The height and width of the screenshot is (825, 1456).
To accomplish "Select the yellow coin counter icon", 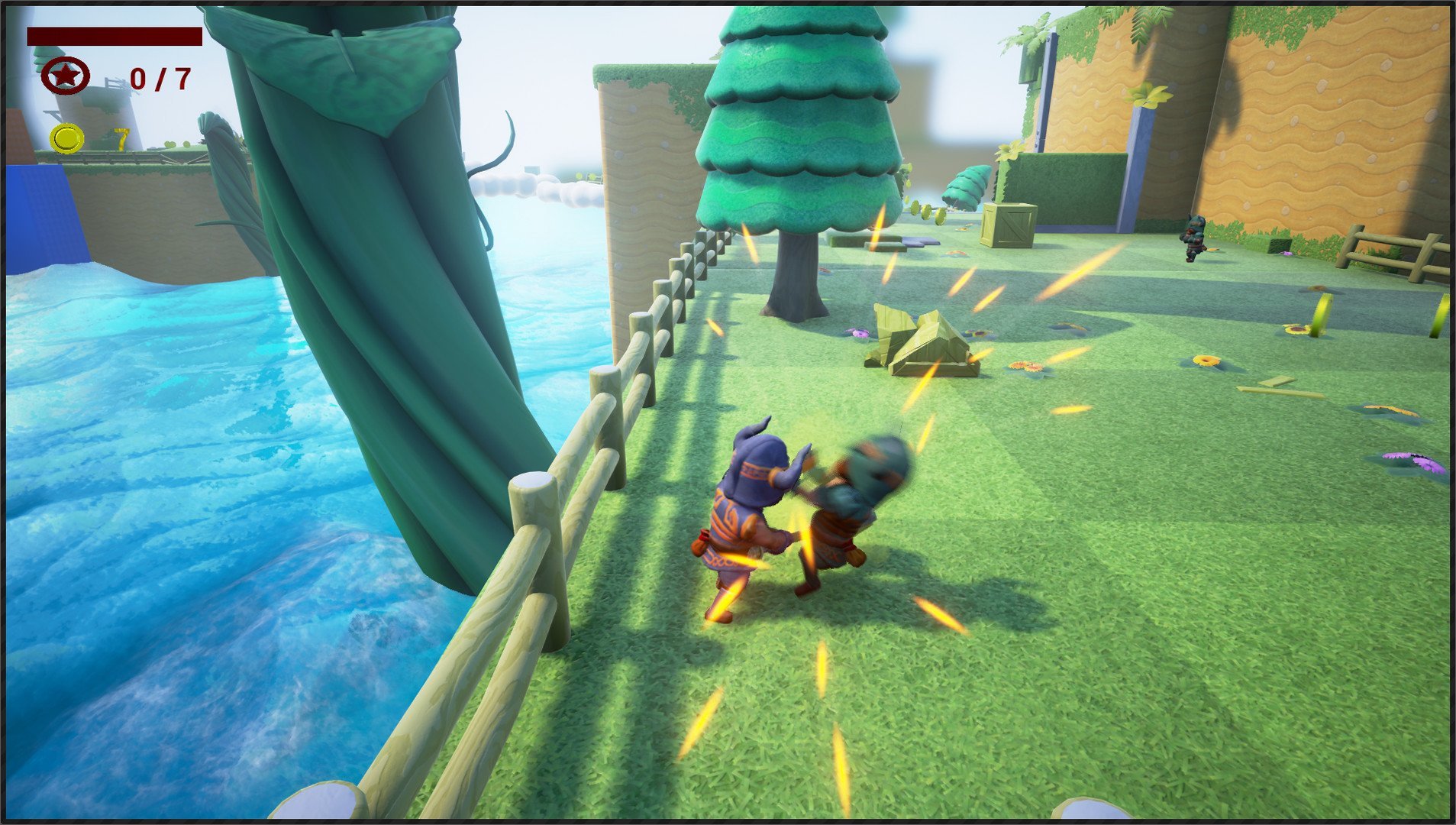I will click(x=66, y=138).
